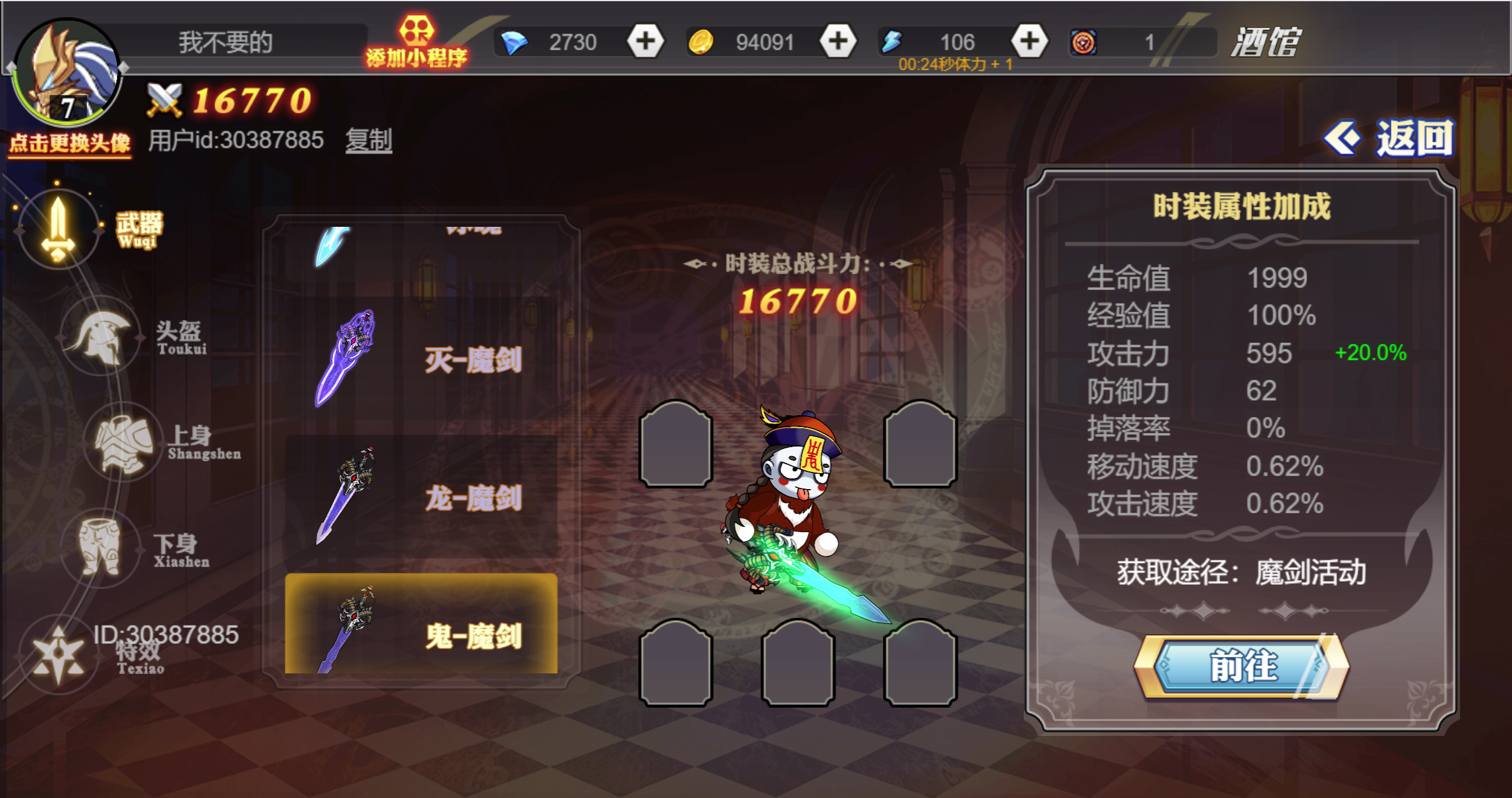Switch to the Weapon (Wuqi) category

[x=58, y=229]
